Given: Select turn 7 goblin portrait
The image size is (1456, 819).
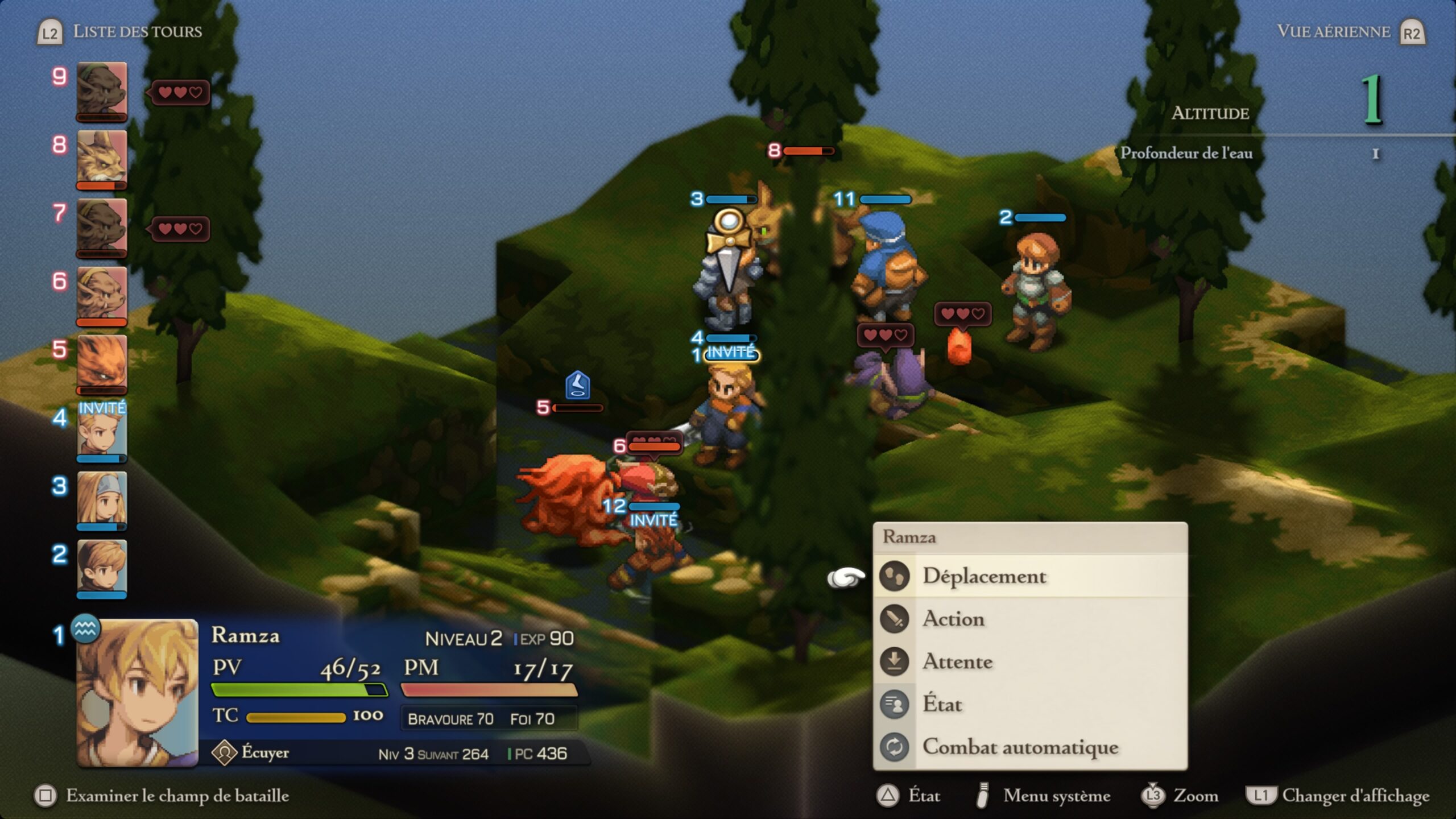Looking at the screenshot, I should [102, 227].
